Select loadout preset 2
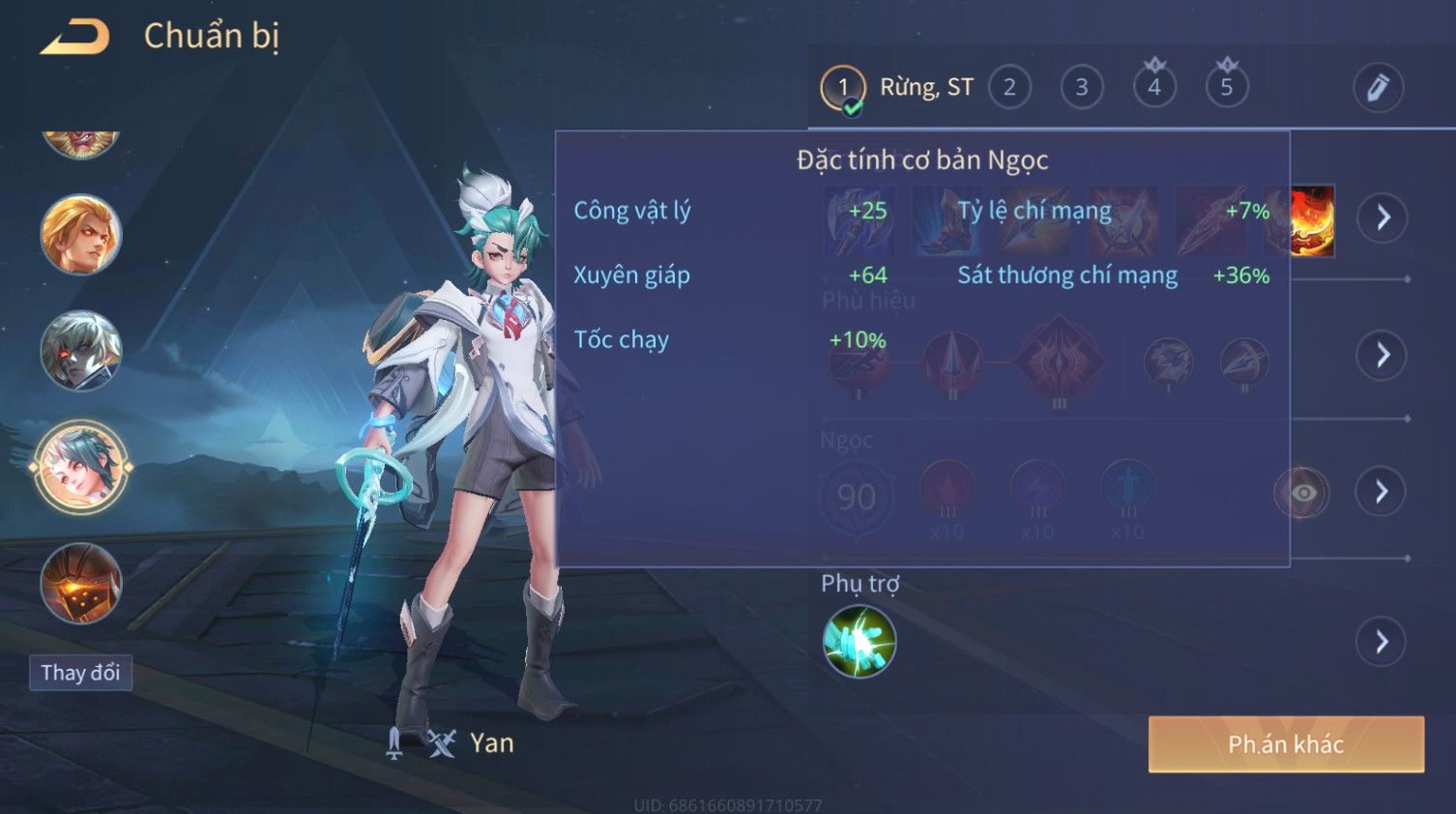Screen dimensions: 1456x814 1009,87
